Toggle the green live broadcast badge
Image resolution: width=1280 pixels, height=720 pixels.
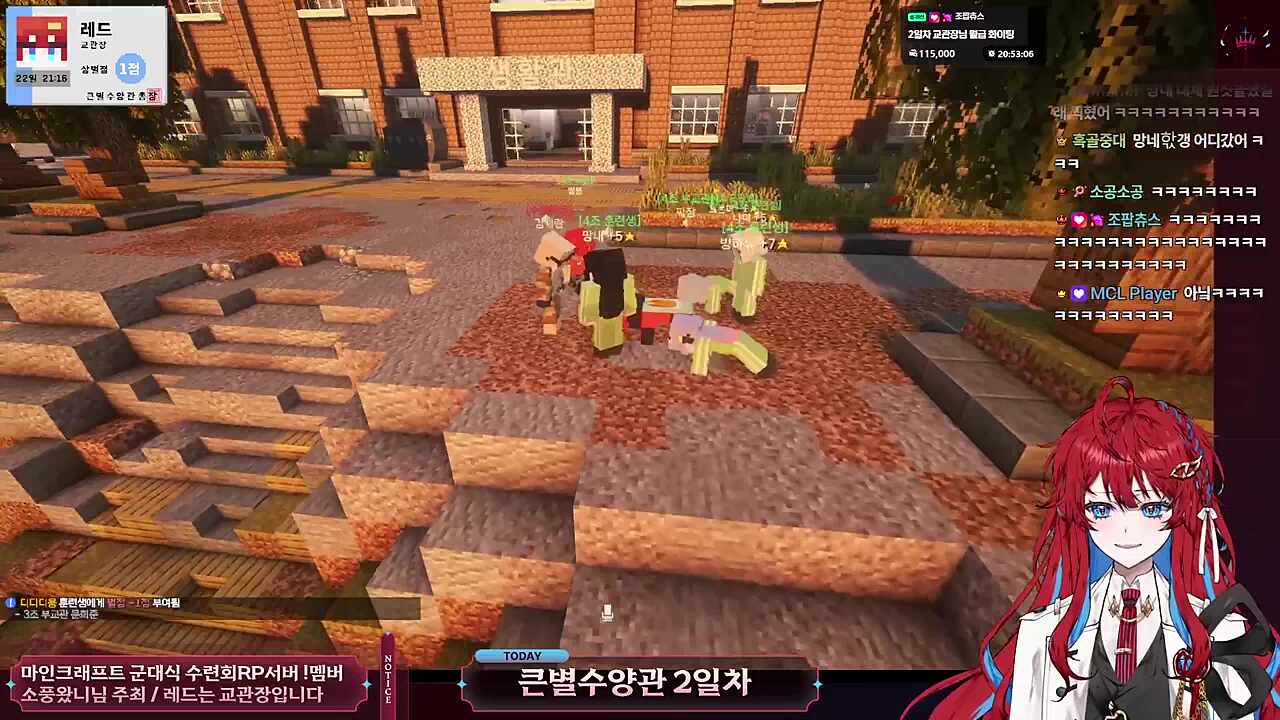(x=917, y=17)
